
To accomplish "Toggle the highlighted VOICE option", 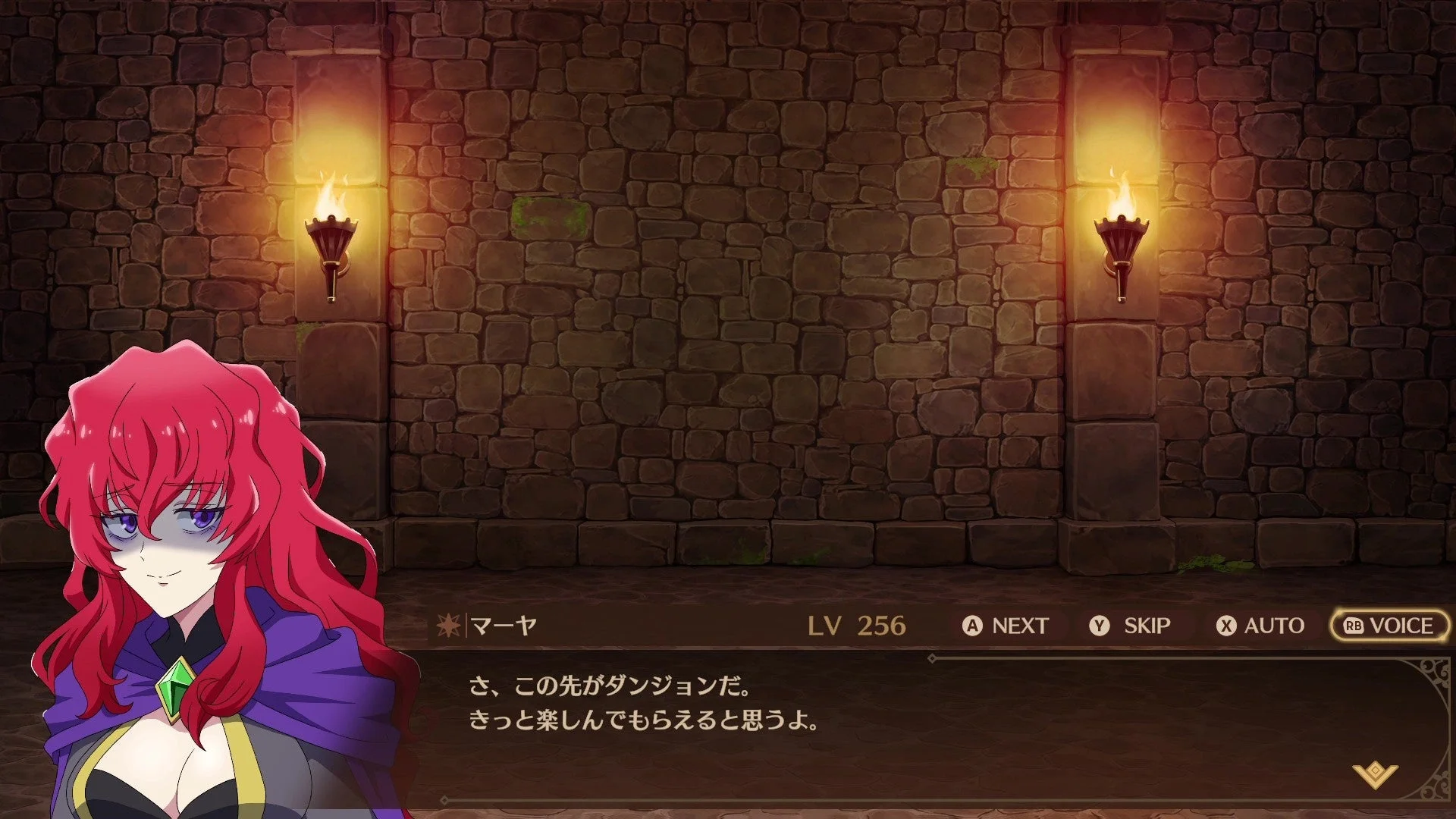I will click(1390, 626).
